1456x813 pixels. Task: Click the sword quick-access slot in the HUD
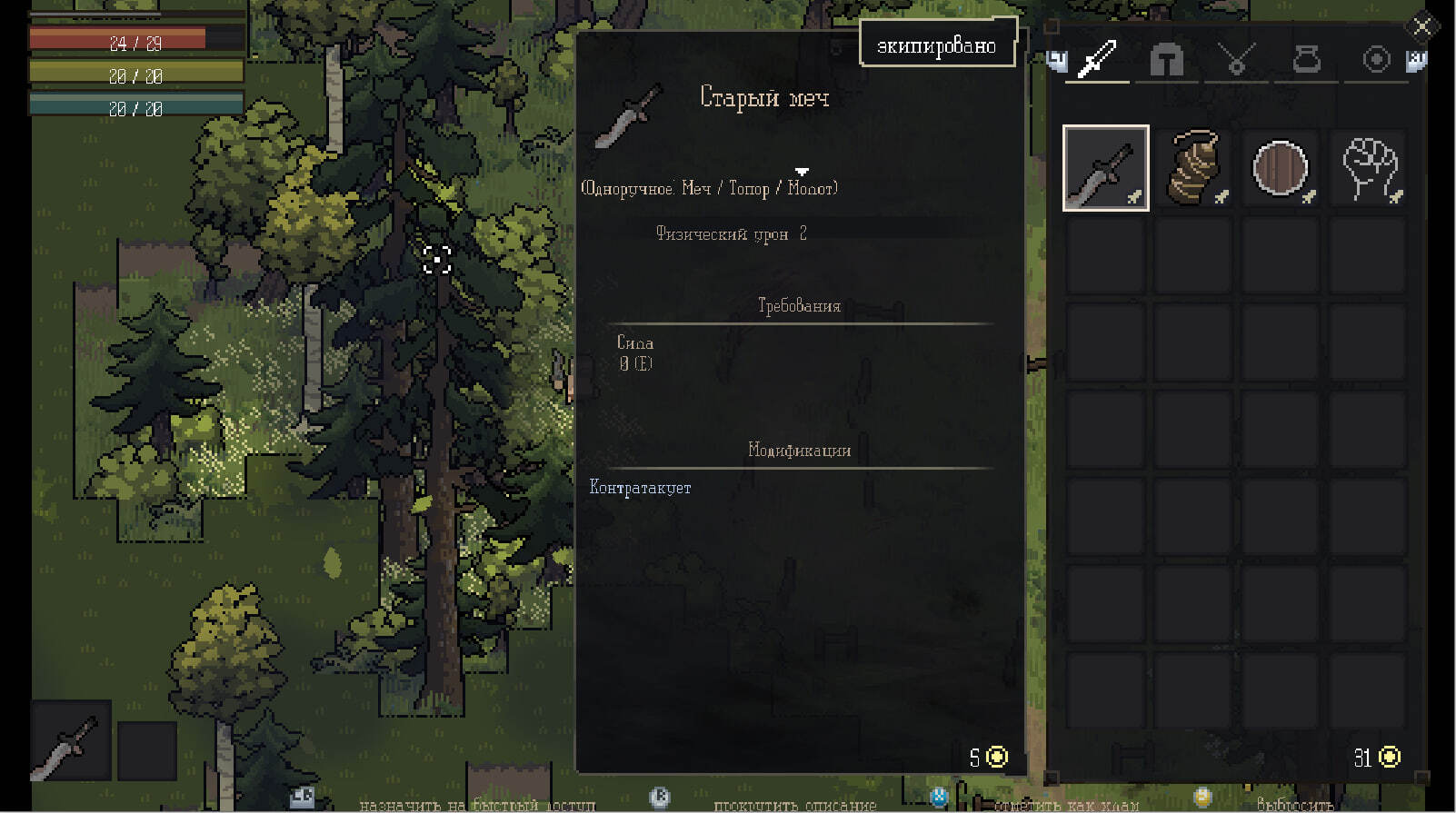[x=71, y=740]
